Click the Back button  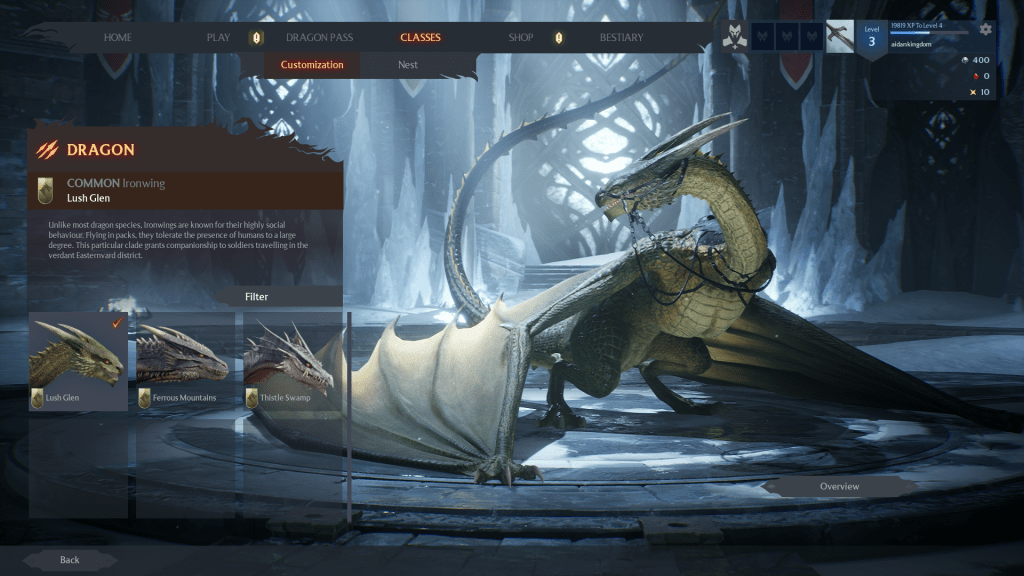[69, 560]
